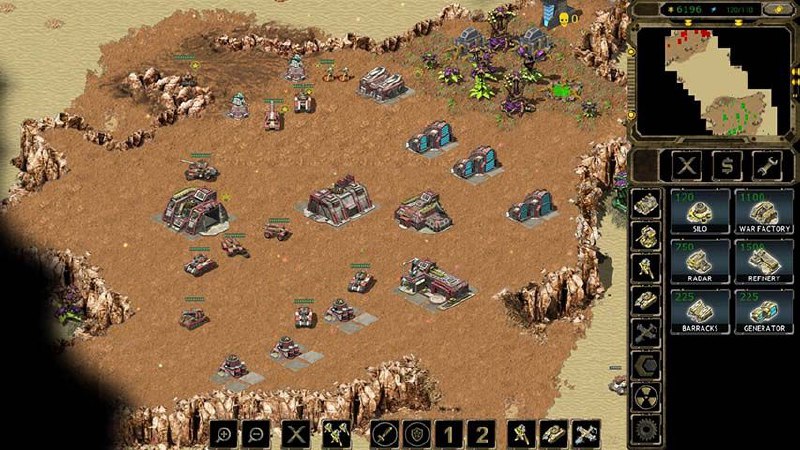Activate the sword attack command
The image size is (800, 450).
[x=385, y=434]
